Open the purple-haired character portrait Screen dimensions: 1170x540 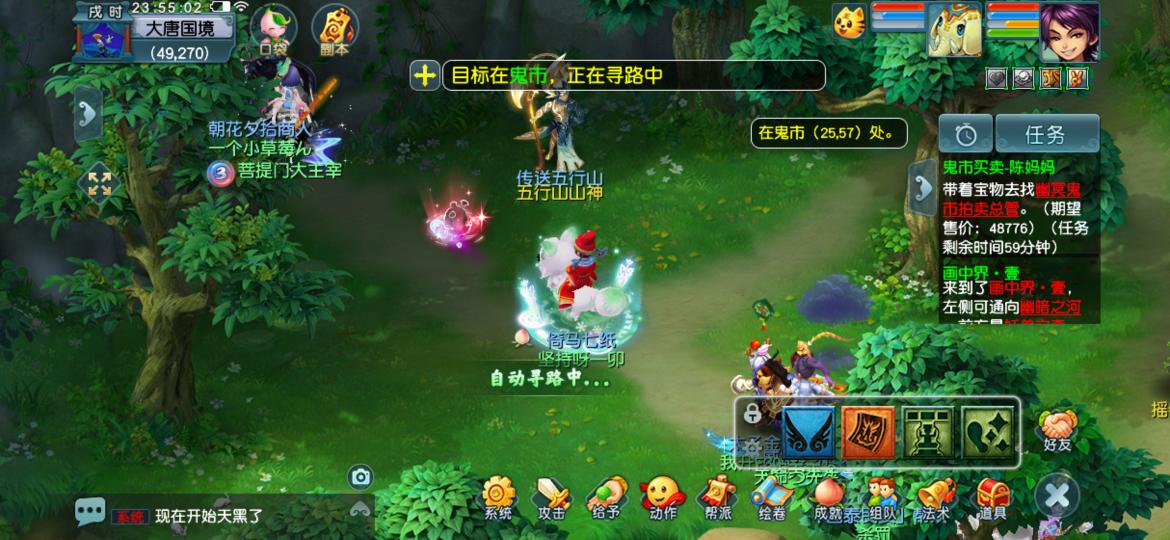click(1069, 32)
